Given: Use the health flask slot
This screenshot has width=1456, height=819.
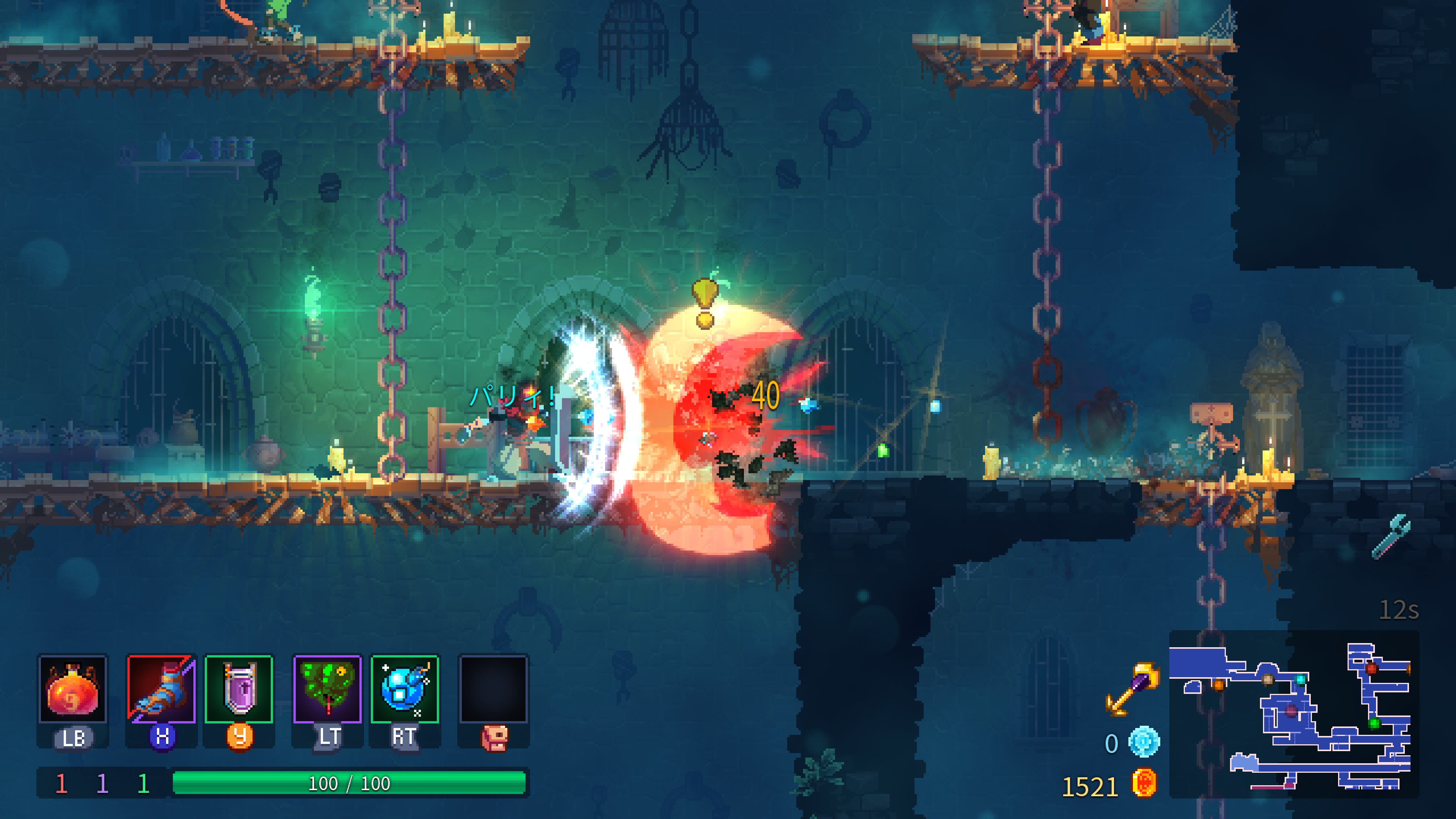Looking at the screenshot, I should pos(72,690).
